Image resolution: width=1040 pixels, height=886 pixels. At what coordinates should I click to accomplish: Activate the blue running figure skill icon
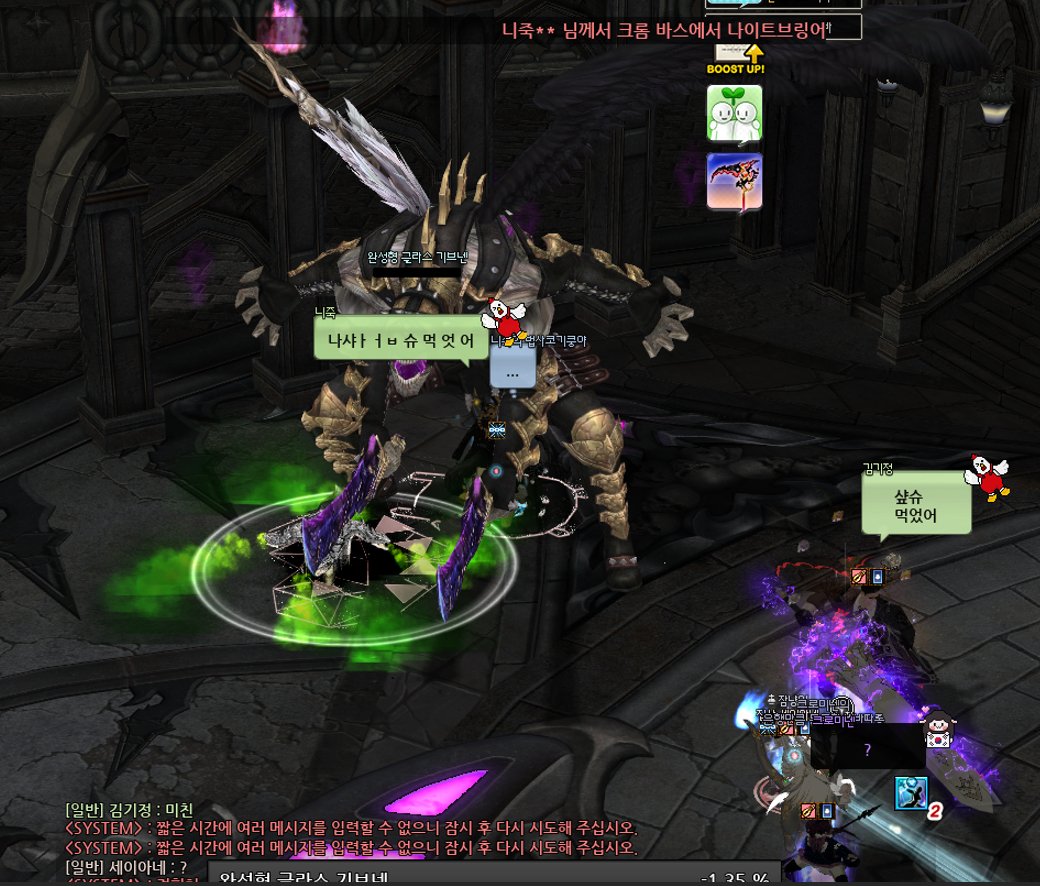911,793
